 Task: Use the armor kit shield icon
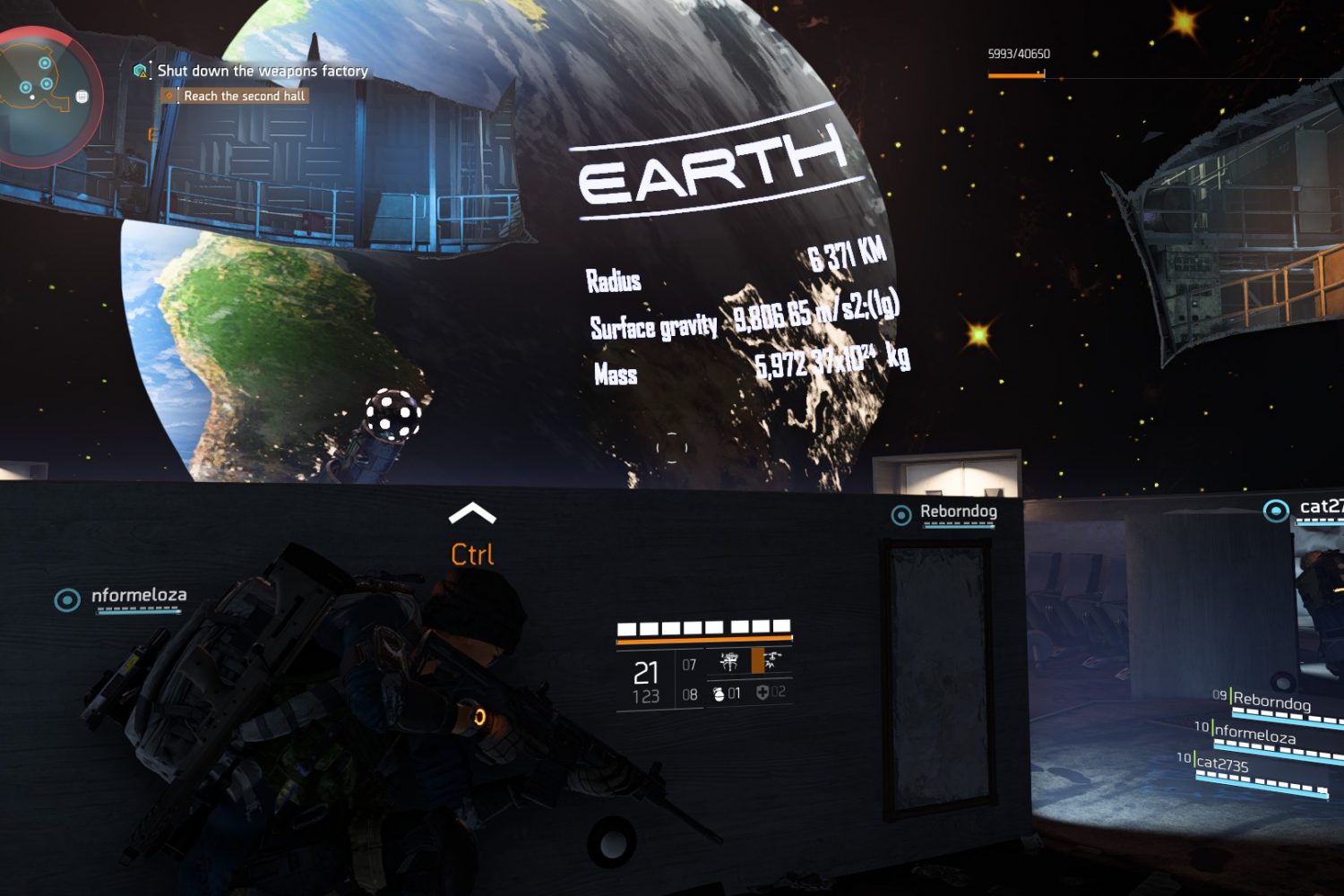point(762,693)
